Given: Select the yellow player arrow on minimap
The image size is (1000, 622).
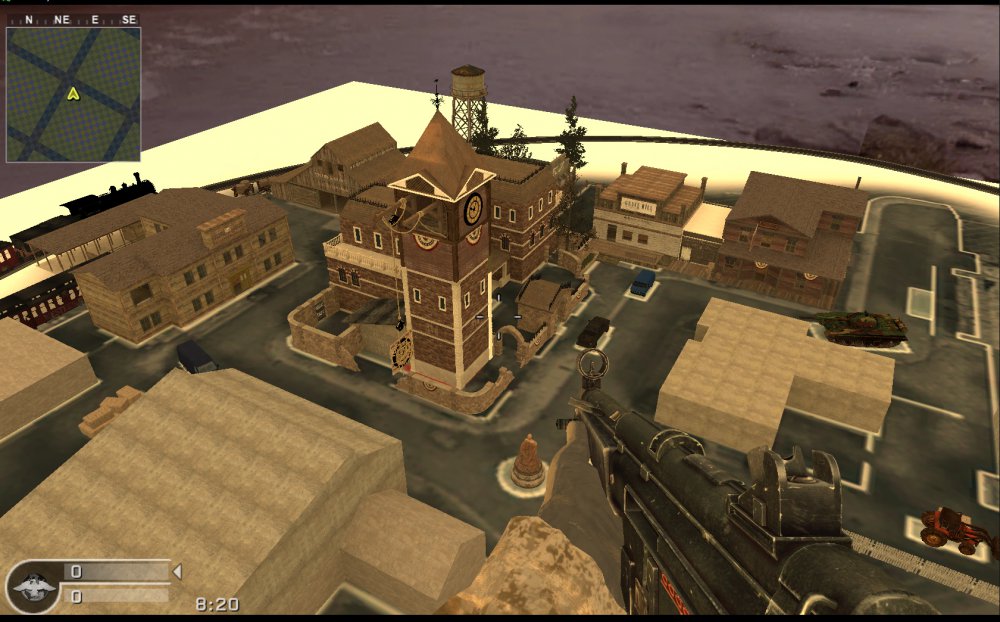Looking at the screenshot, I should pyautogui.click(x=73, y=94).
